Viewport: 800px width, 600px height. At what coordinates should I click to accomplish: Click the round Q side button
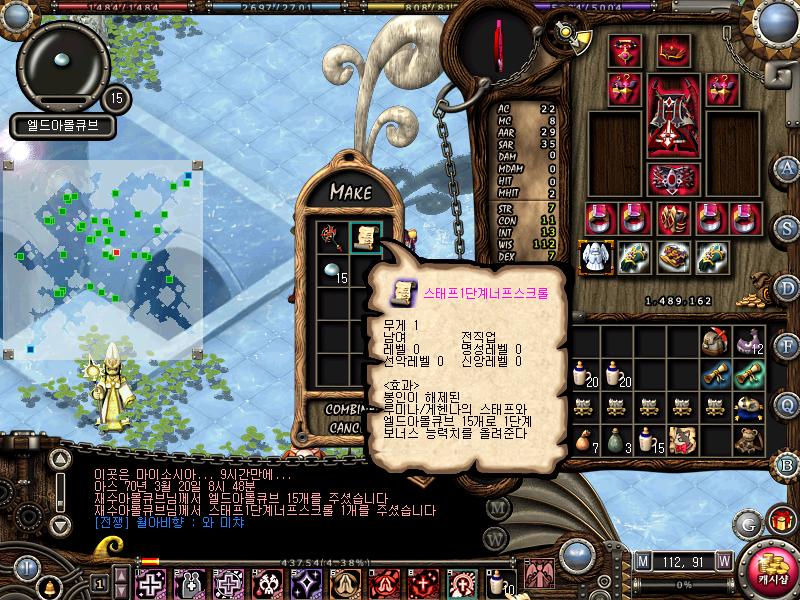786,404
